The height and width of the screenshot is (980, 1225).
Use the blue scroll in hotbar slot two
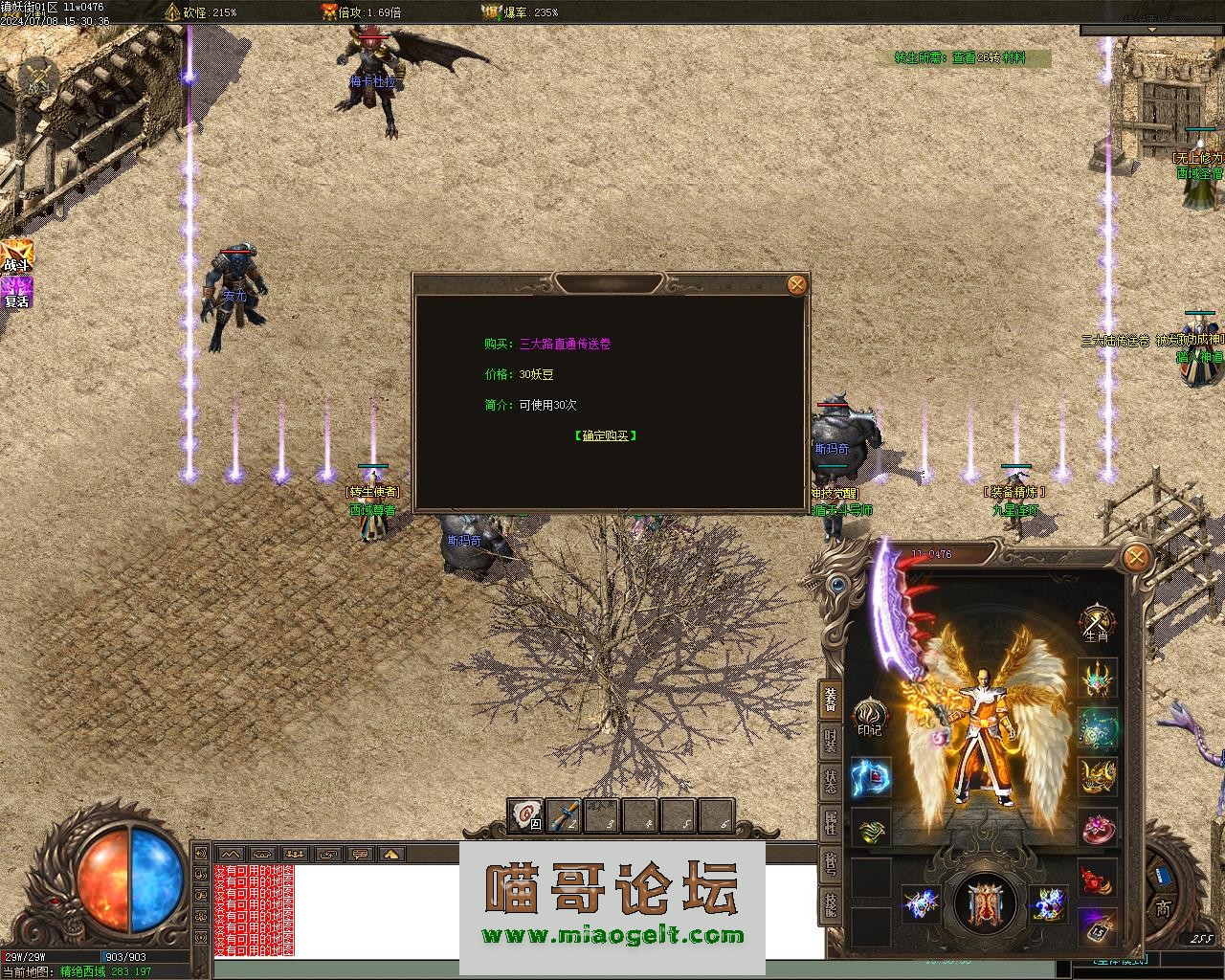click(x=564, y=815)
